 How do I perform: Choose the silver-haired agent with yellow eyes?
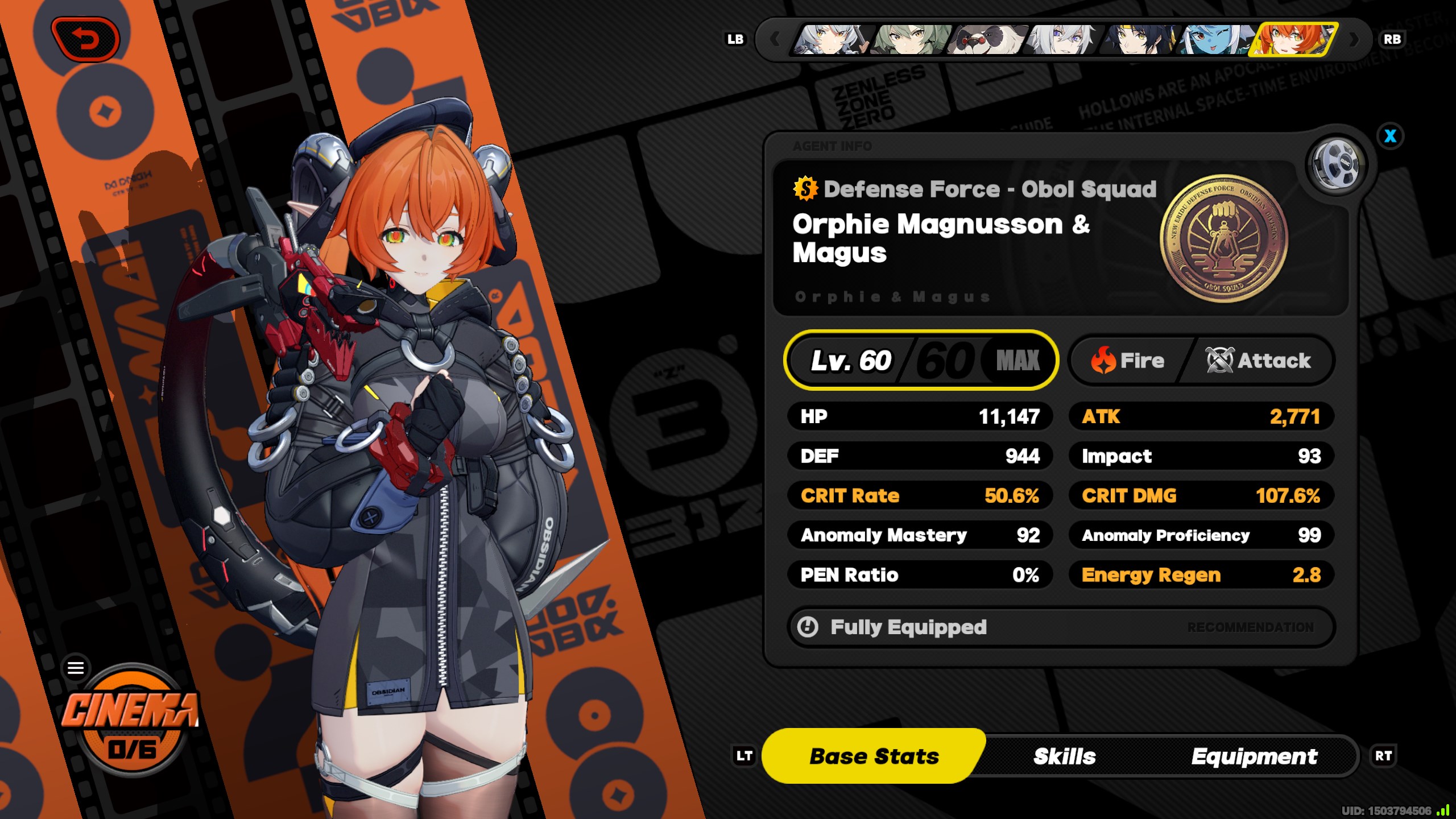coord(832,39)
